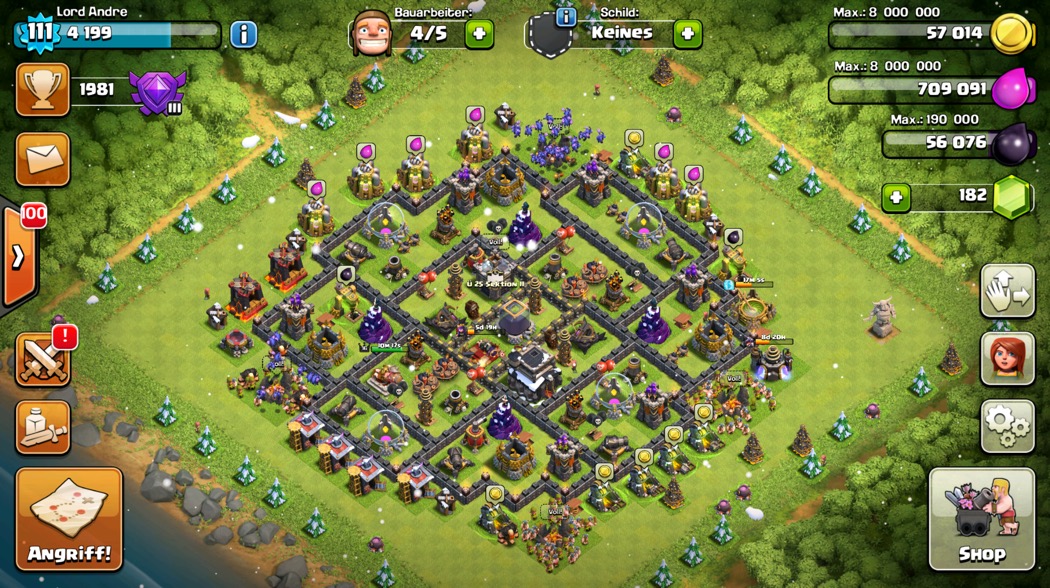Open the settings gears
The image size is (1050, 588).
[x=1006, y=427]
